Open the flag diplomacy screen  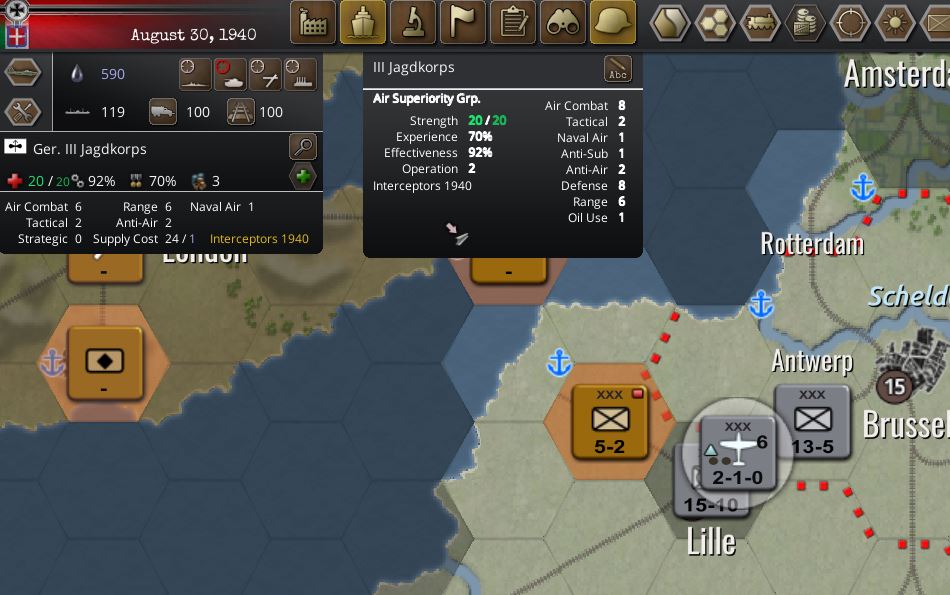coord(463,22)
